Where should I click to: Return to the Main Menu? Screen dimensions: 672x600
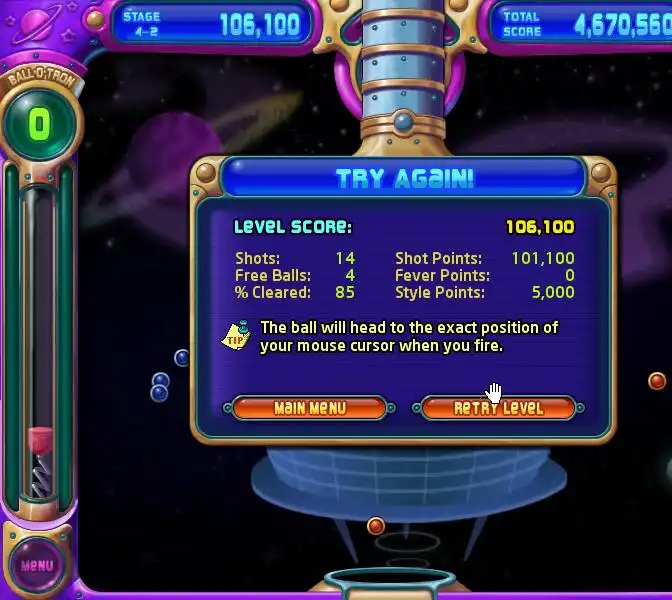click(x=309, y=408)
